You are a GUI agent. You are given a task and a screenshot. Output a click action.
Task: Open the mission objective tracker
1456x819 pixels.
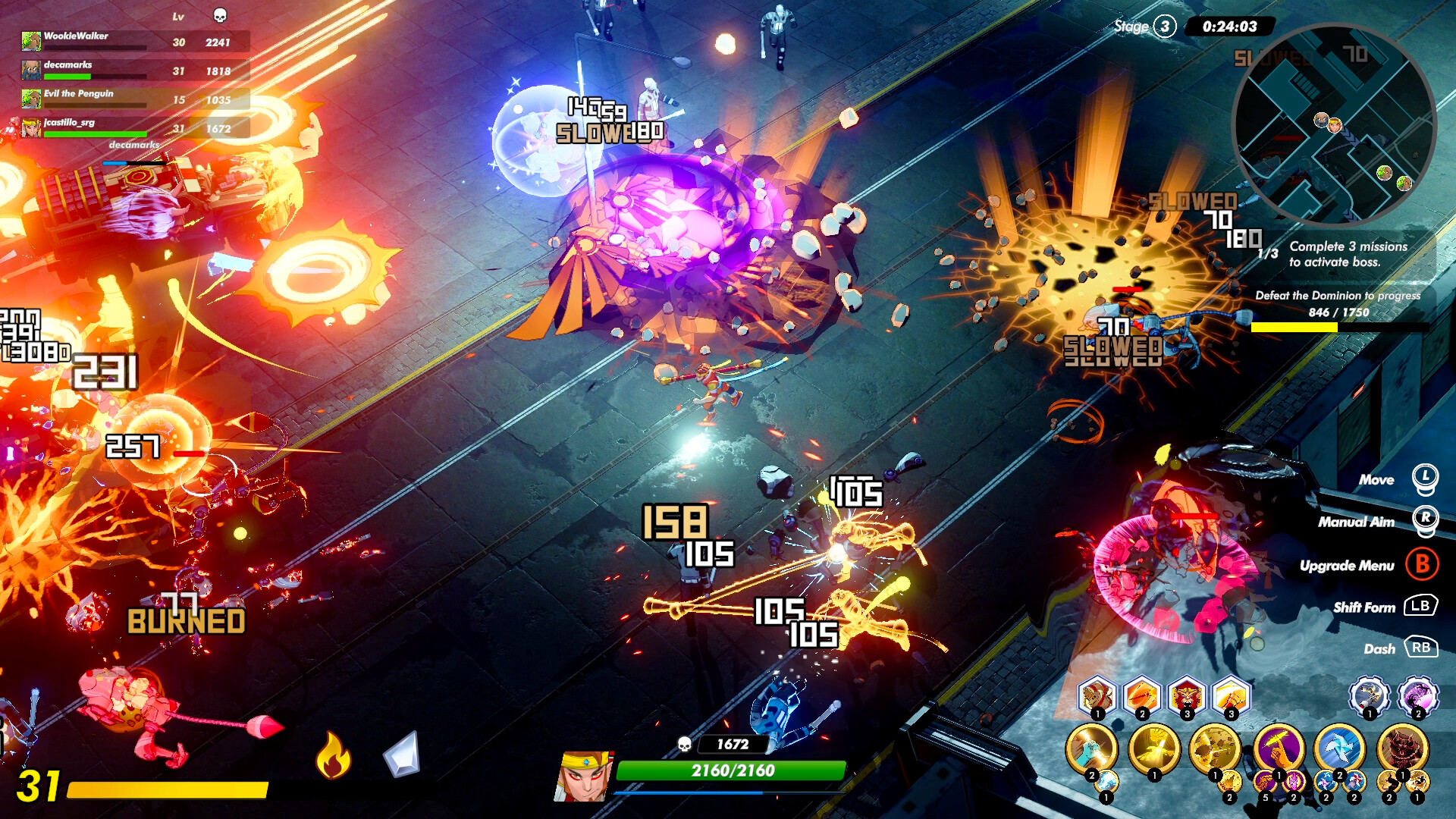pyautogui.click(x=1348, y=255)
